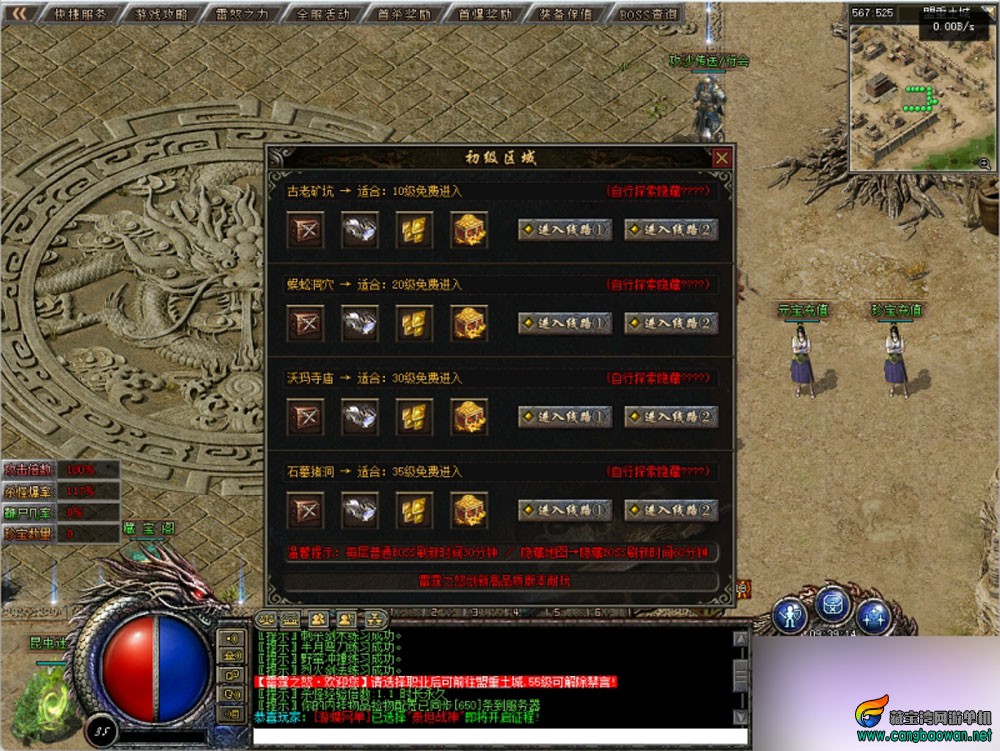Select the 装备保值 tab
This screenshot has width=1000, height=751.
click(564, 14)
